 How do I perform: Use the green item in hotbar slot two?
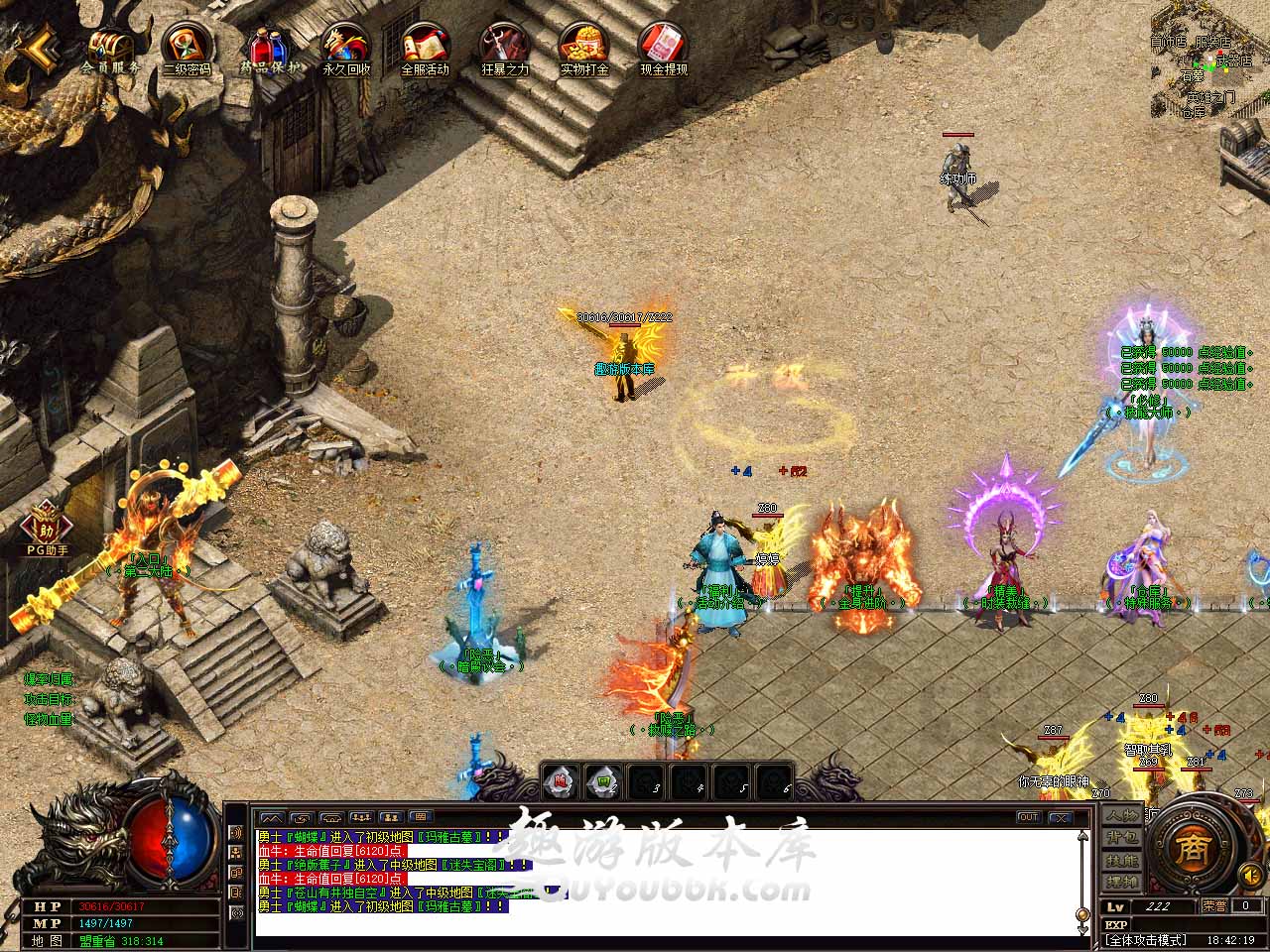[603, 781]
